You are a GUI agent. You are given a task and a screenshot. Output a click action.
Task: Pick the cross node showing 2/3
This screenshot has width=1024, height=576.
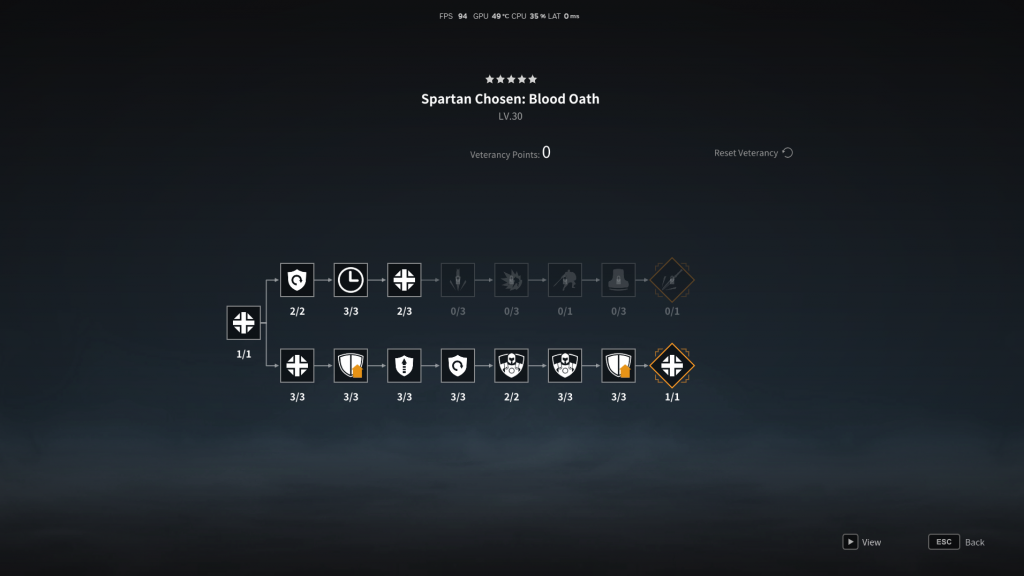[x=404, y=280]
